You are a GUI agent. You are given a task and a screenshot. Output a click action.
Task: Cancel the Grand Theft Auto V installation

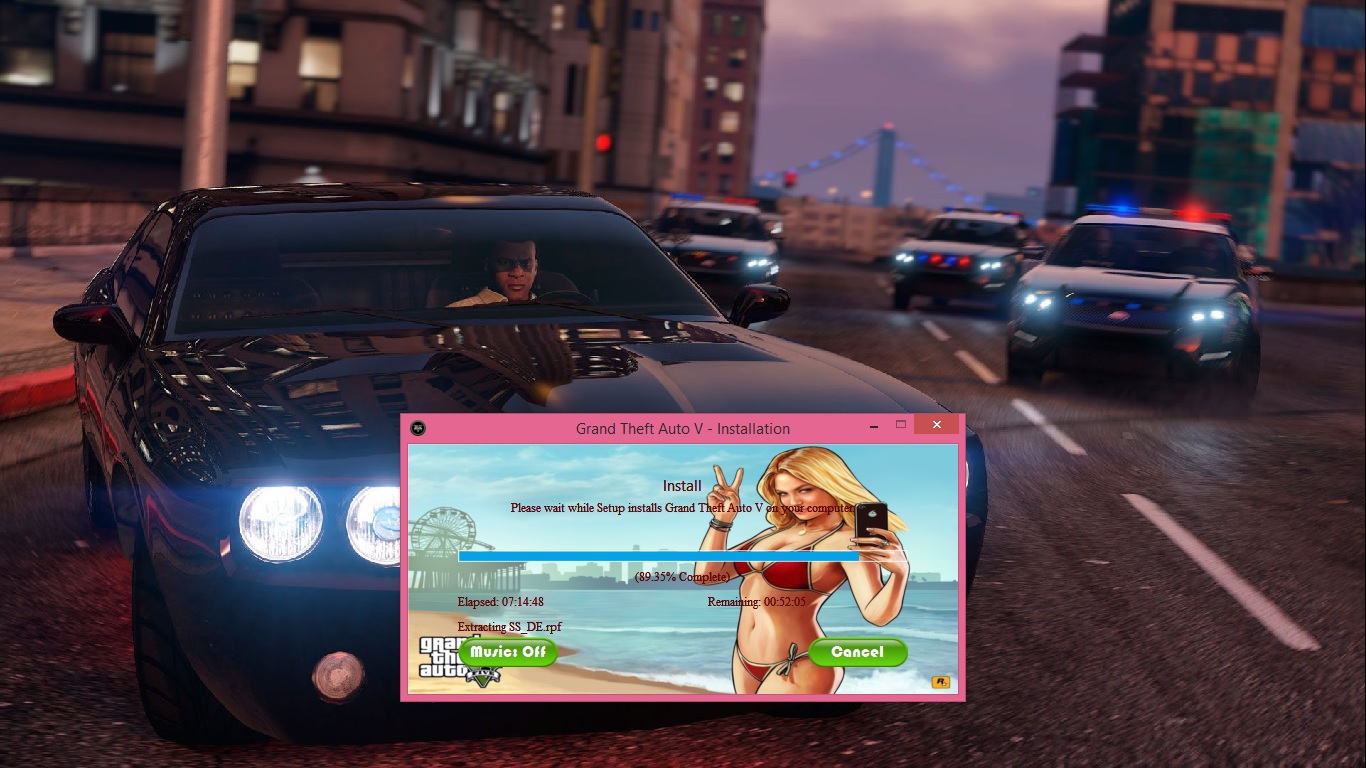pos(857,652)
